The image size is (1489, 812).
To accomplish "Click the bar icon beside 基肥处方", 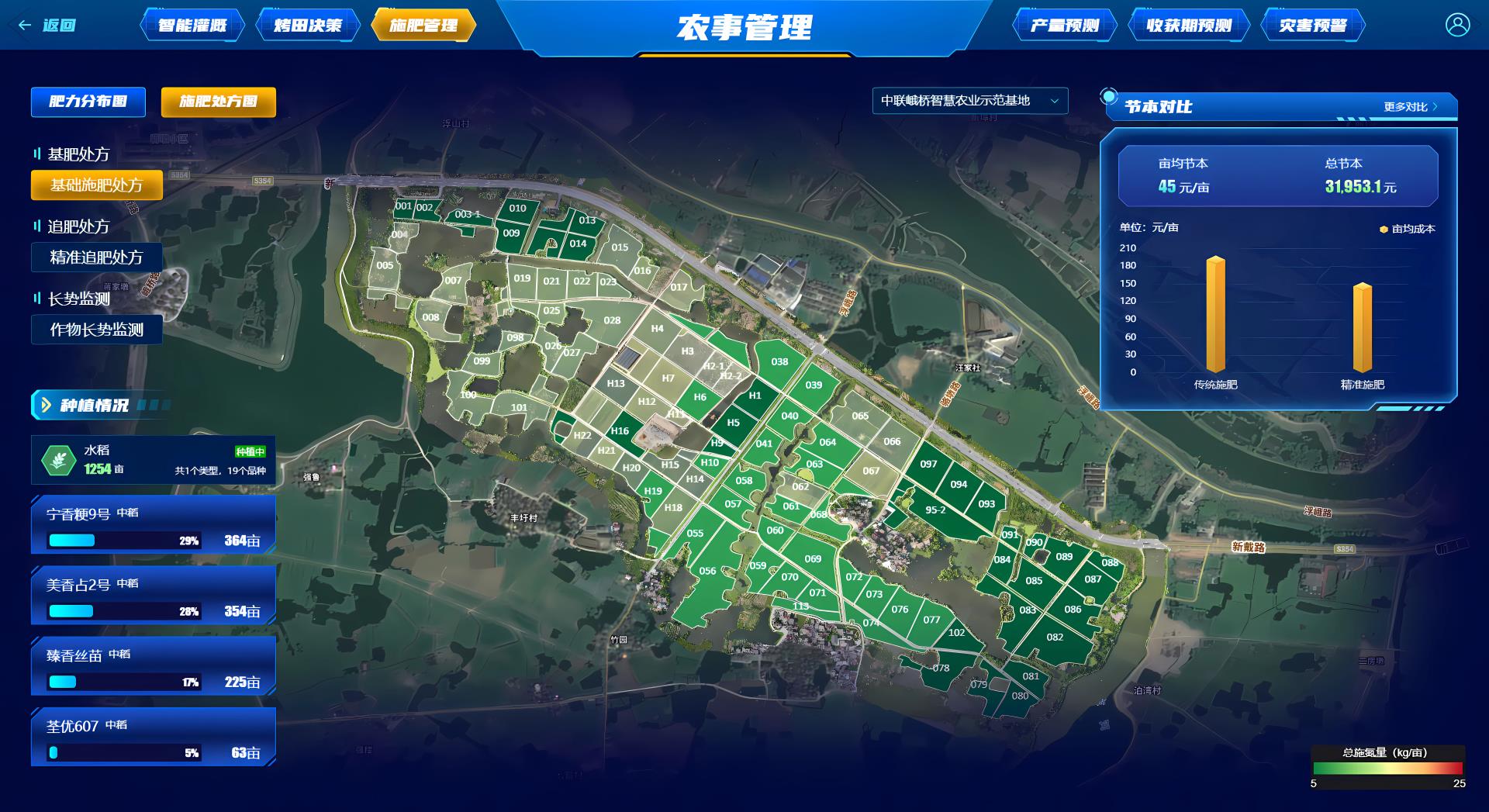I will tap(39, 154).
